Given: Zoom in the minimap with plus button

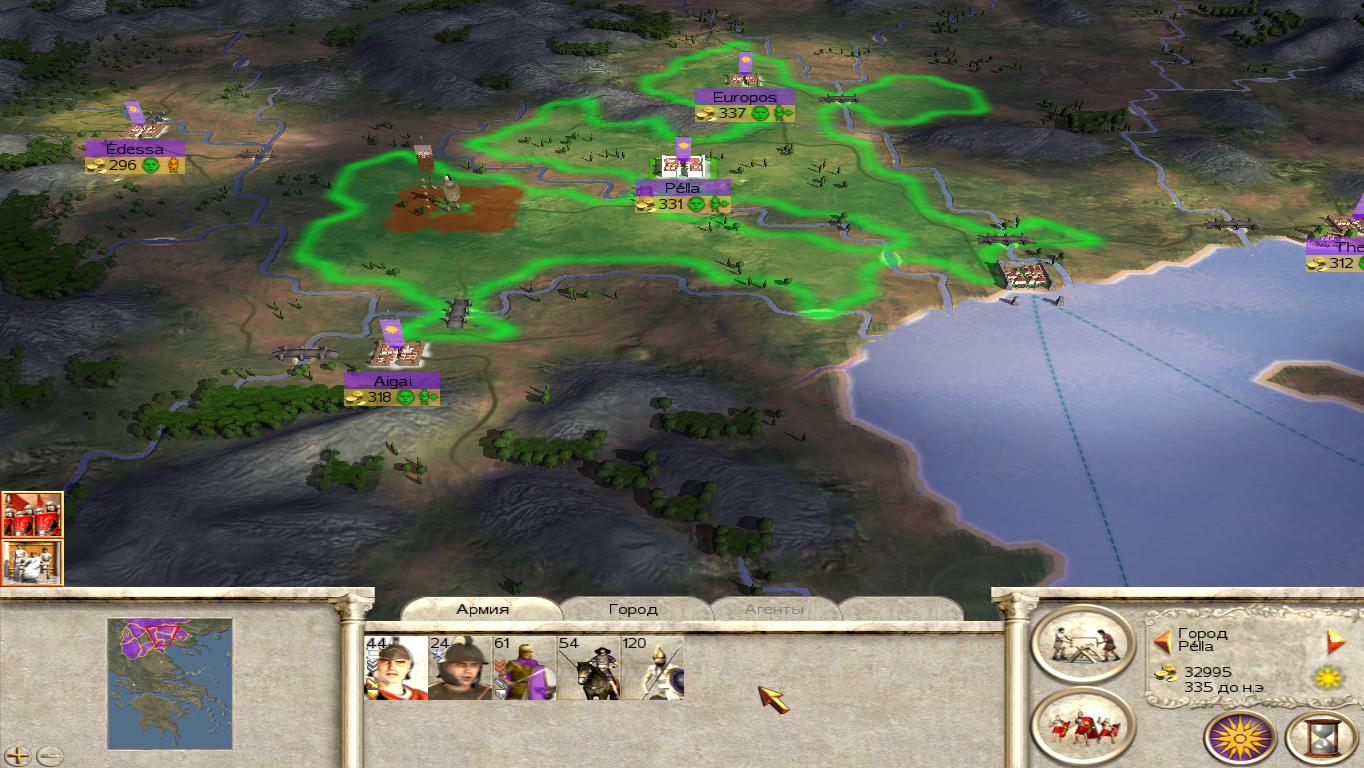Looking at the screenshot, I should coord(18,756).
